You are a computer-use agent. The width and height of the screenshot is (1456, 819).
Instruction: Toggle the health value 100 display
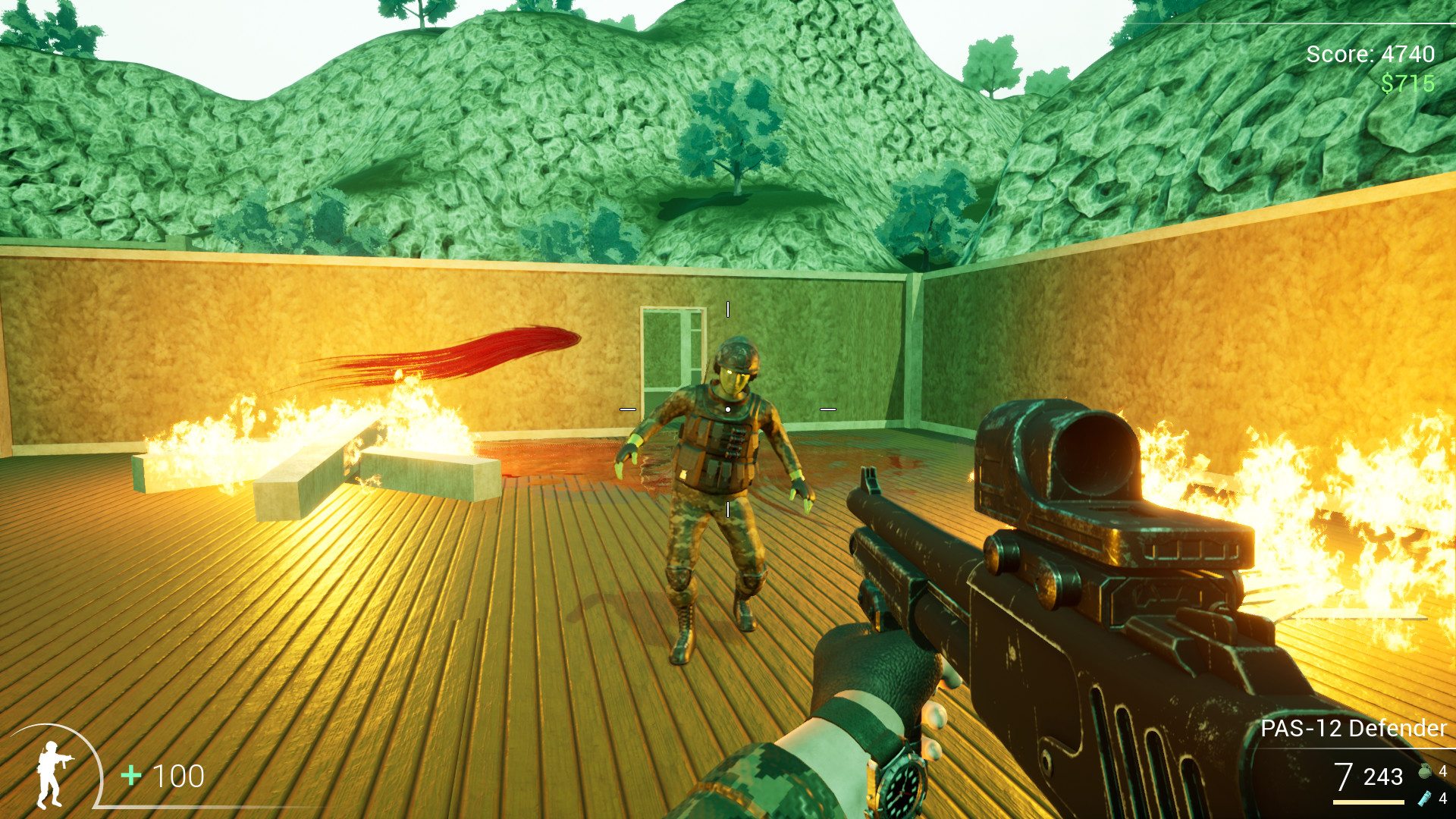coord(178,775)
